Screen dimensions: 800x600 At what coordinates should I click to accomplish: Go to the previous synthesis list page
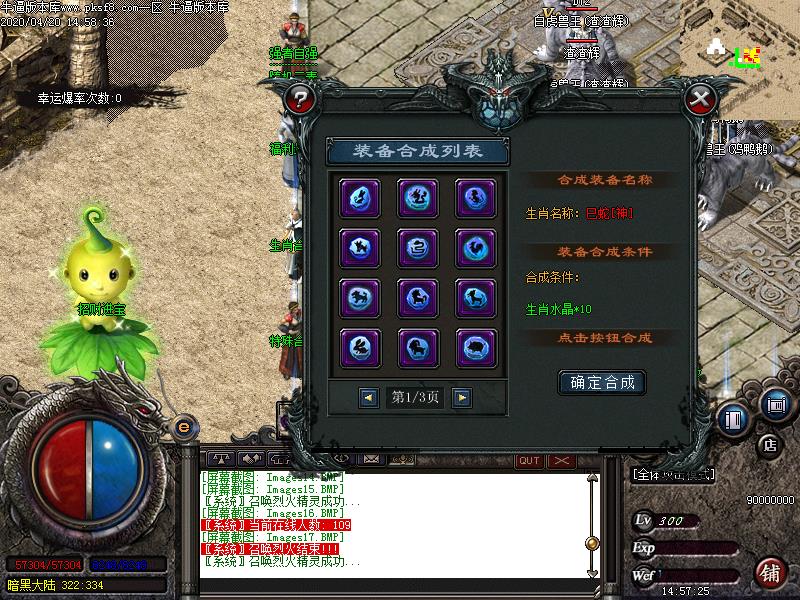point(369,397)
